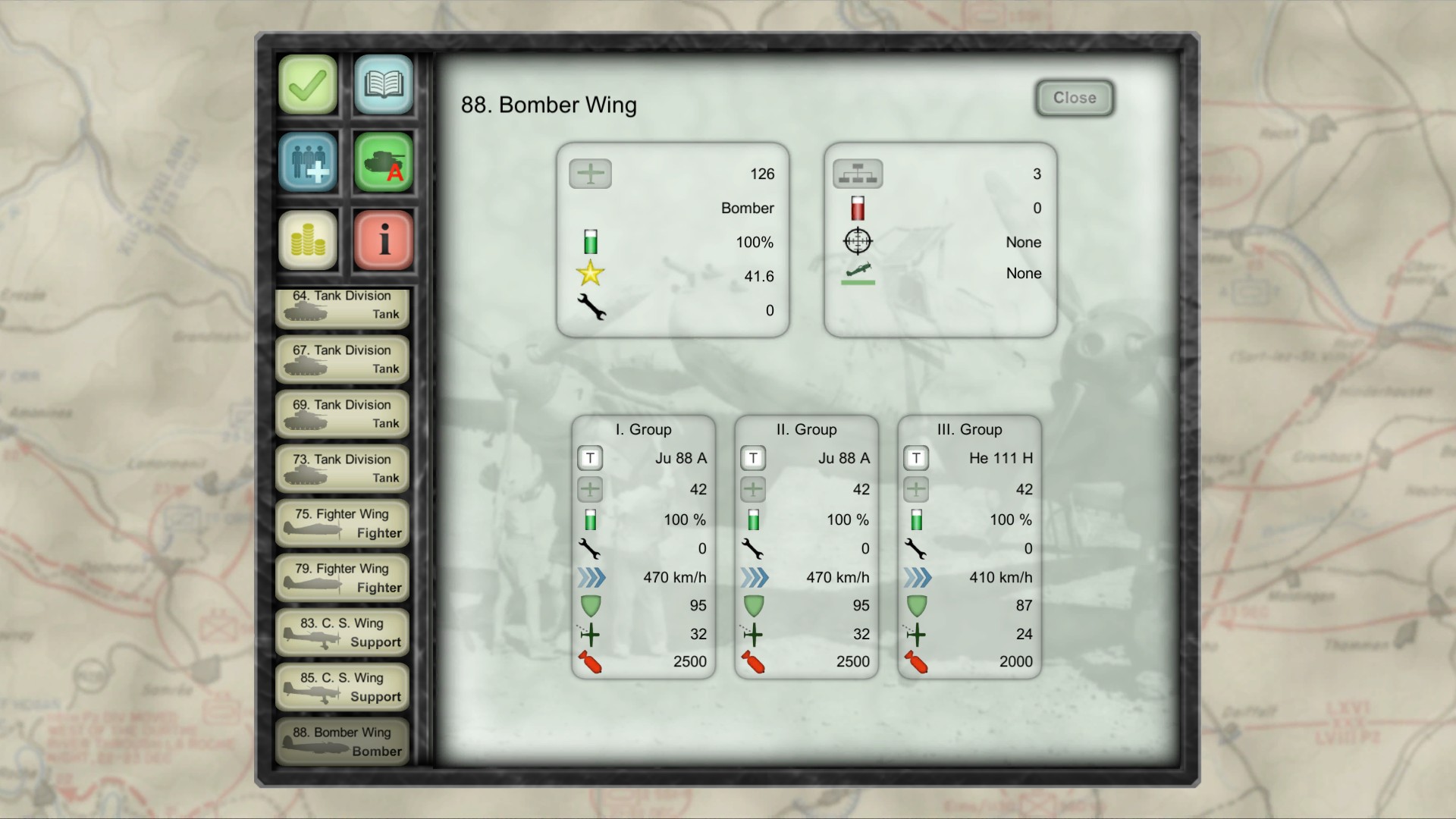
Task: Click the landing aircraft icon showing None
Action: pos(858,275)
